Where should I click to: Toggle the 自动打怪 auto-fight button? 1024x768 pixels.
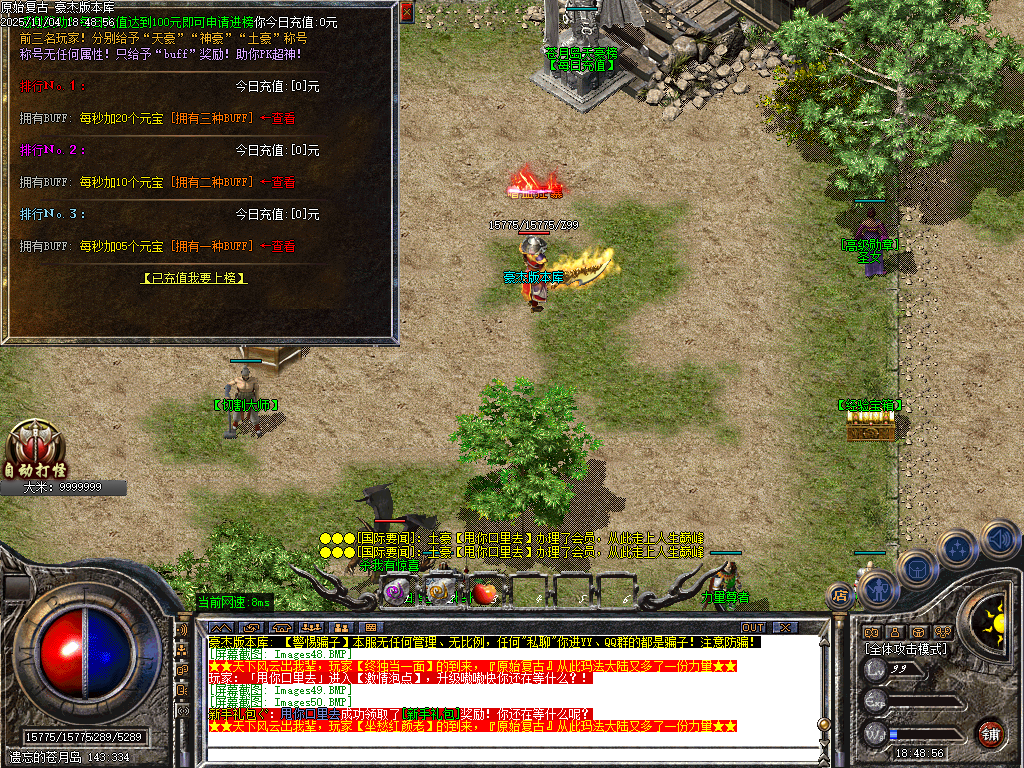(34, 452)
